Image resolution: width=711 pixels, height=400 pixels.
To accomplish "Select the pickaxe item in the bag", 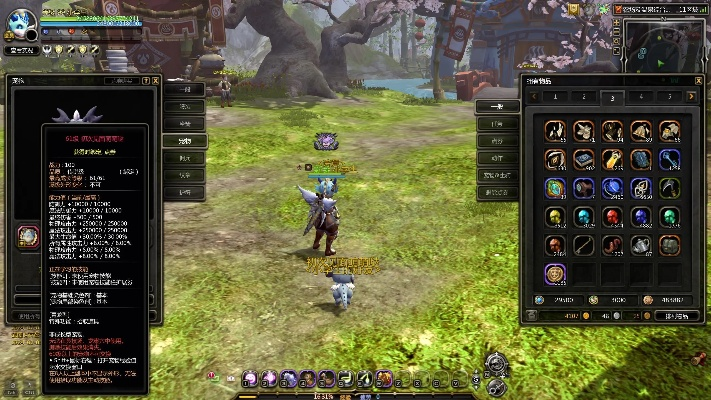I will tap(669, 187).
